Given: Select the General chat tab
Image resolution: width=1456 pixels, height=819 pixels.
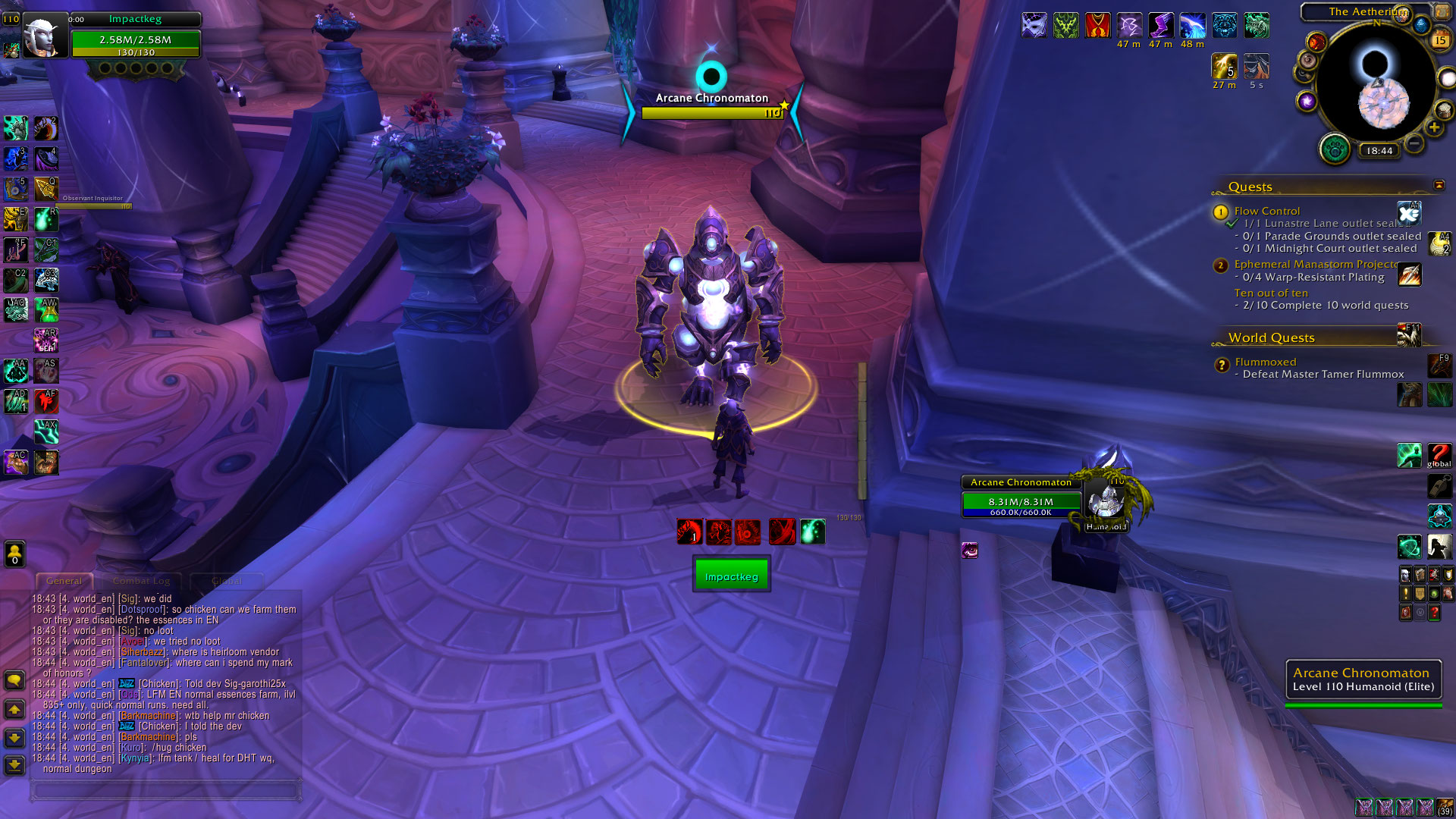Looking at the screenshot, I should pyautogui.click(x=64, y=581).
